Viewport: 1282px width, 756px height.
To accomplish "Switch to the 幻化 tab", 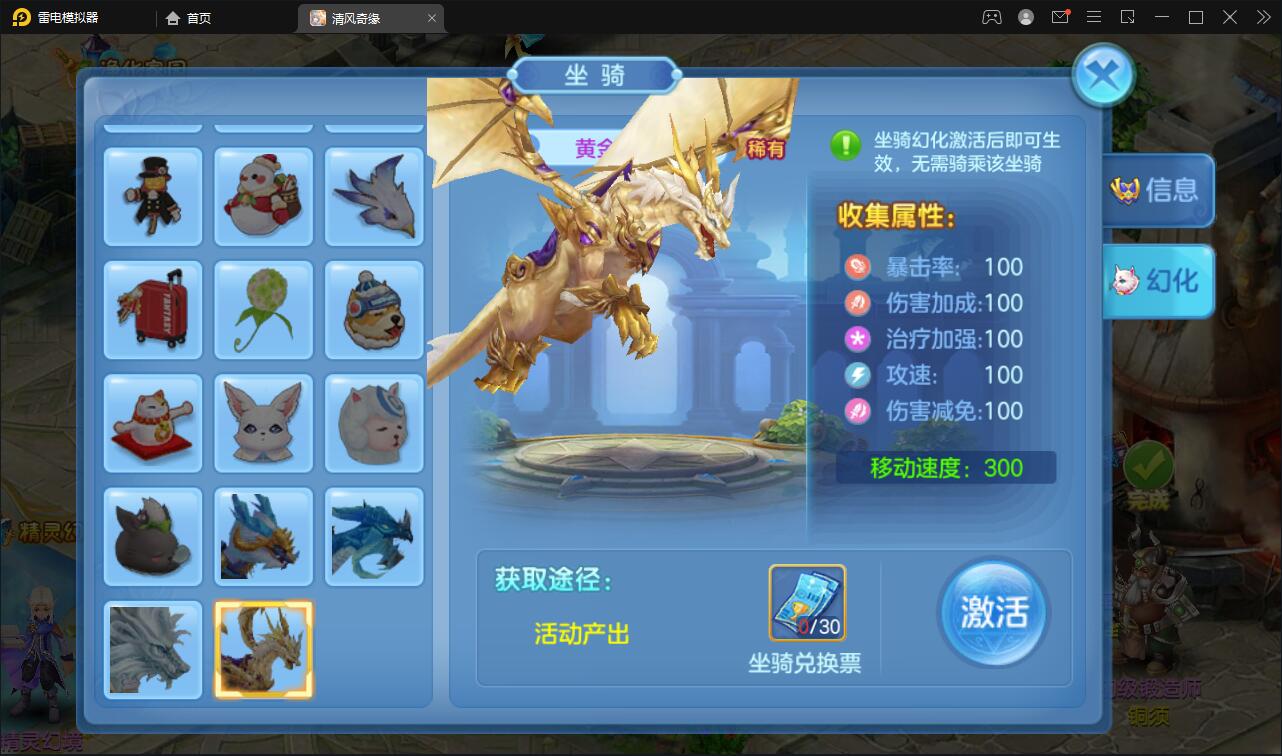I will (1158, 281).
